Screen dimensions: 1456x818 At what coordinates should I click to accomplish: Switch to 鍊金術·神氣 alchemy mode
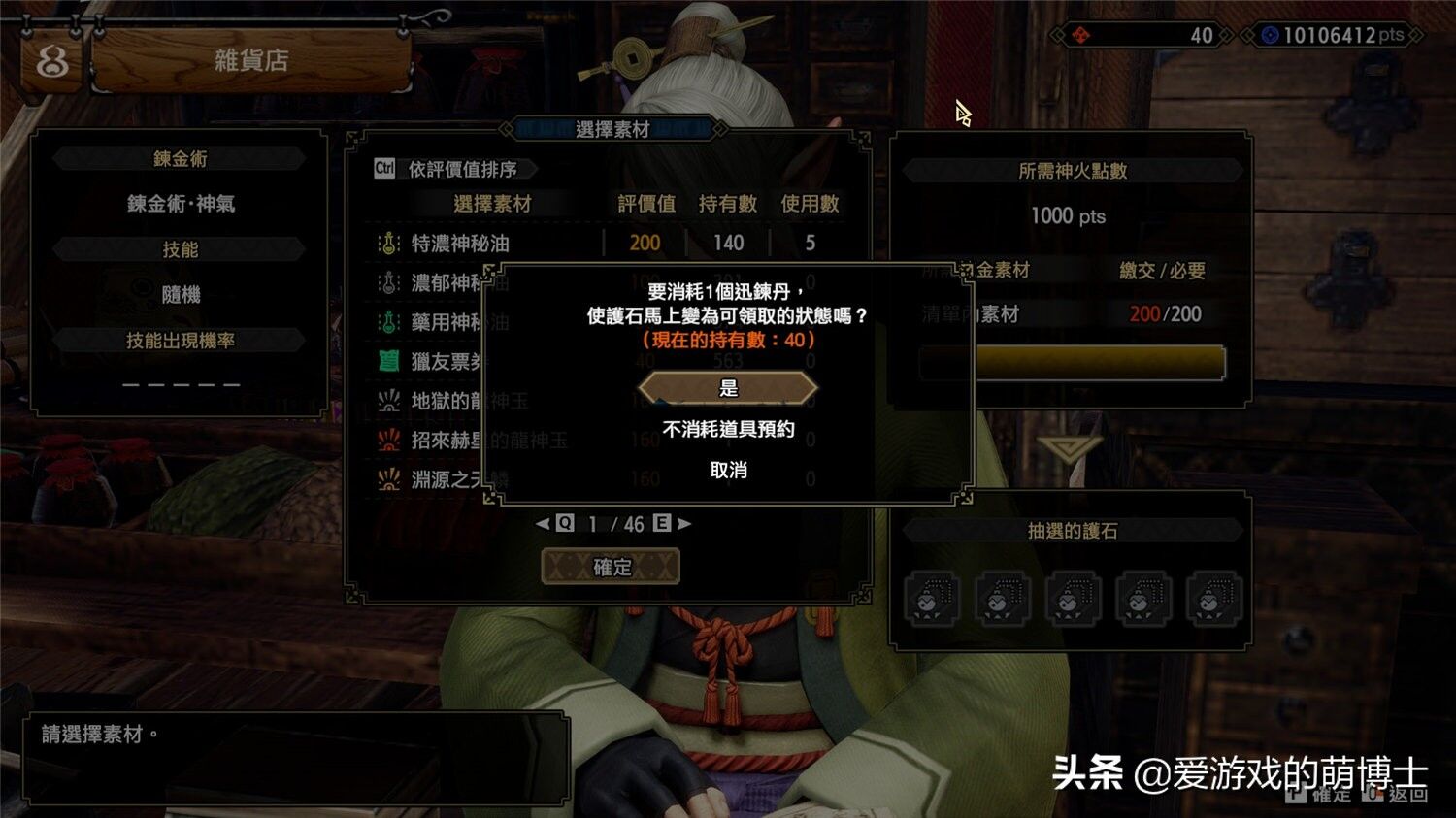[181, 204]
